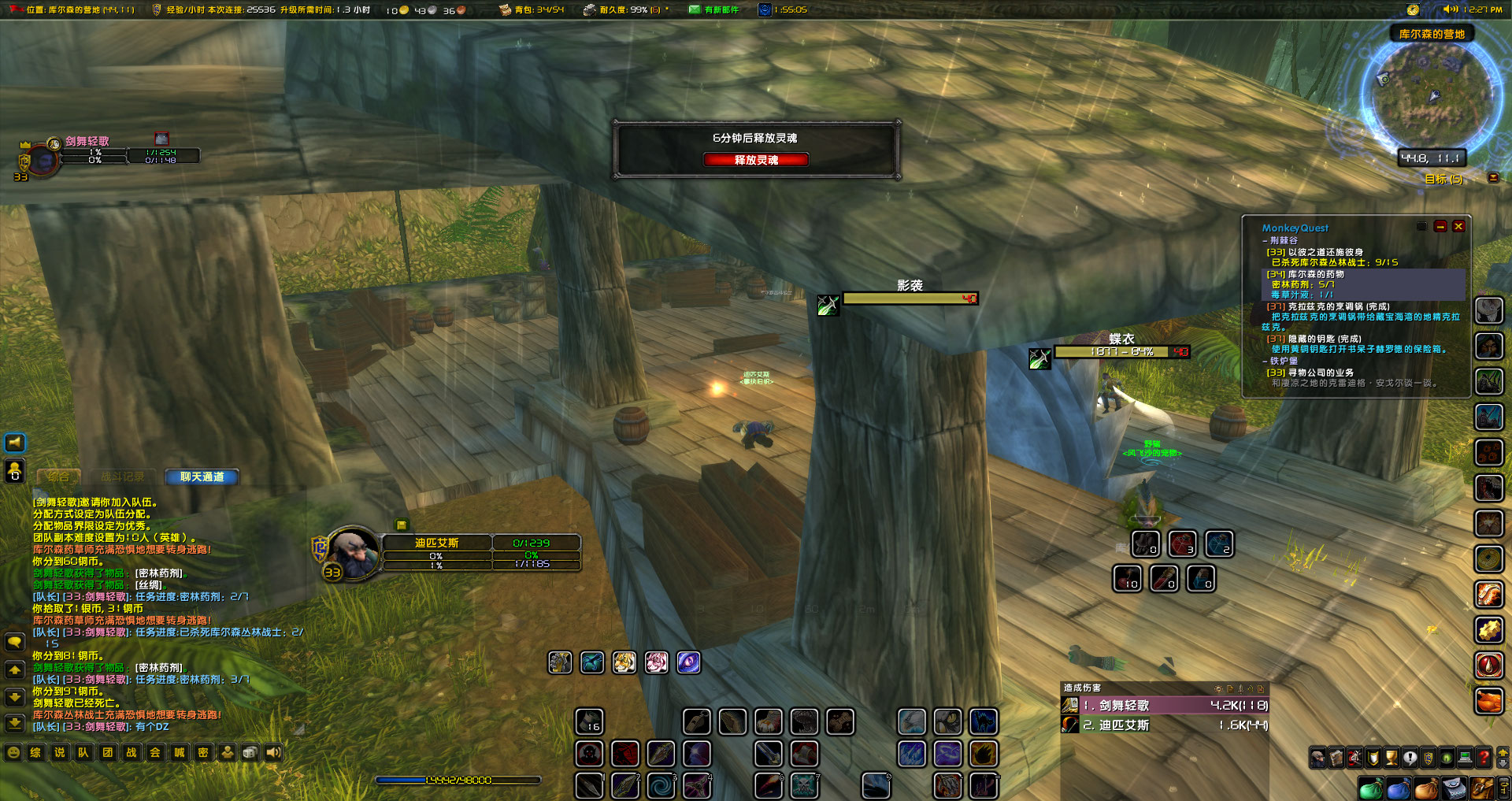Select 剑舞轻歌 row in damage meter
The image size is (1512, 801).
point(1165,706)
